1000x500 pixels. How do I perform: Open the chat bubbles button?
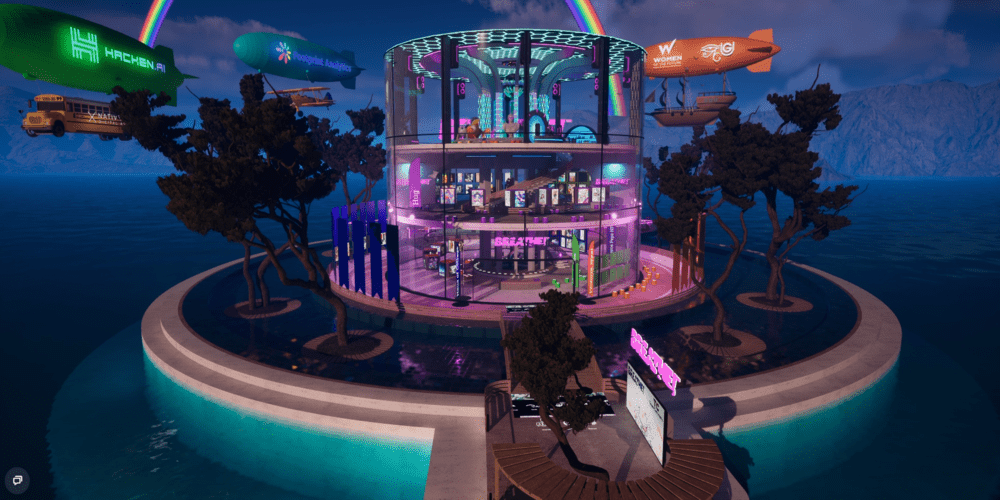17,479
